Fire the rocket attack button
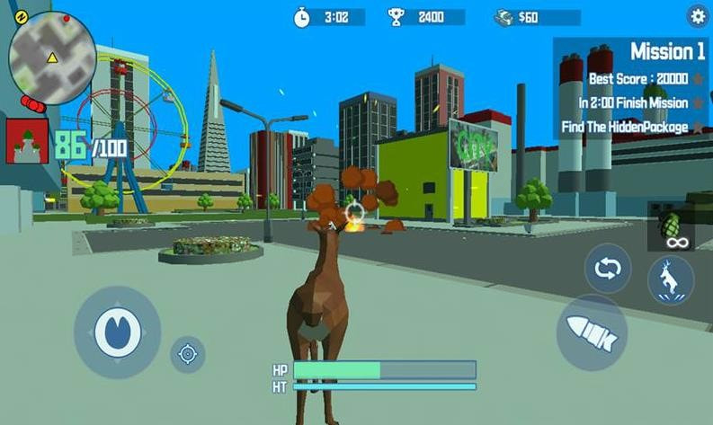This screenshot has height=425, width=713. 591,332
